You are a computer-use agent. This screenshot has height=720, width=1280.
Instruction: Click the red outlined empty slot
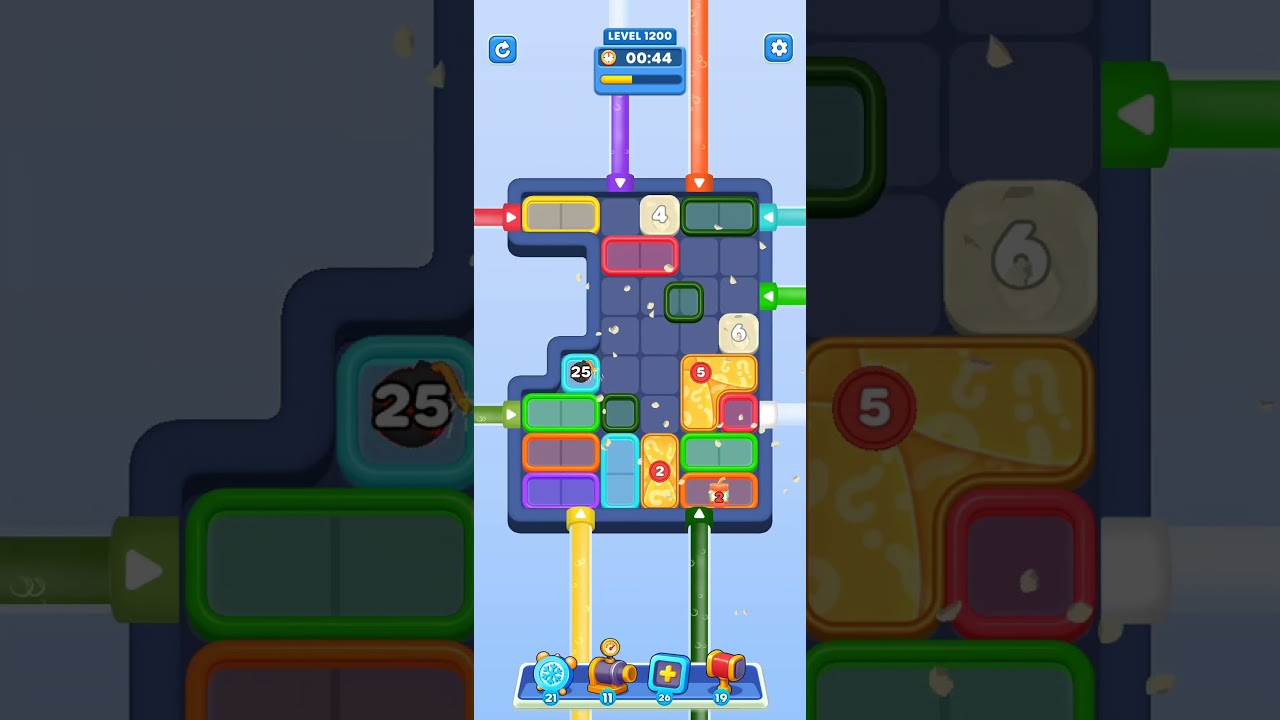(x=641, y=256)
